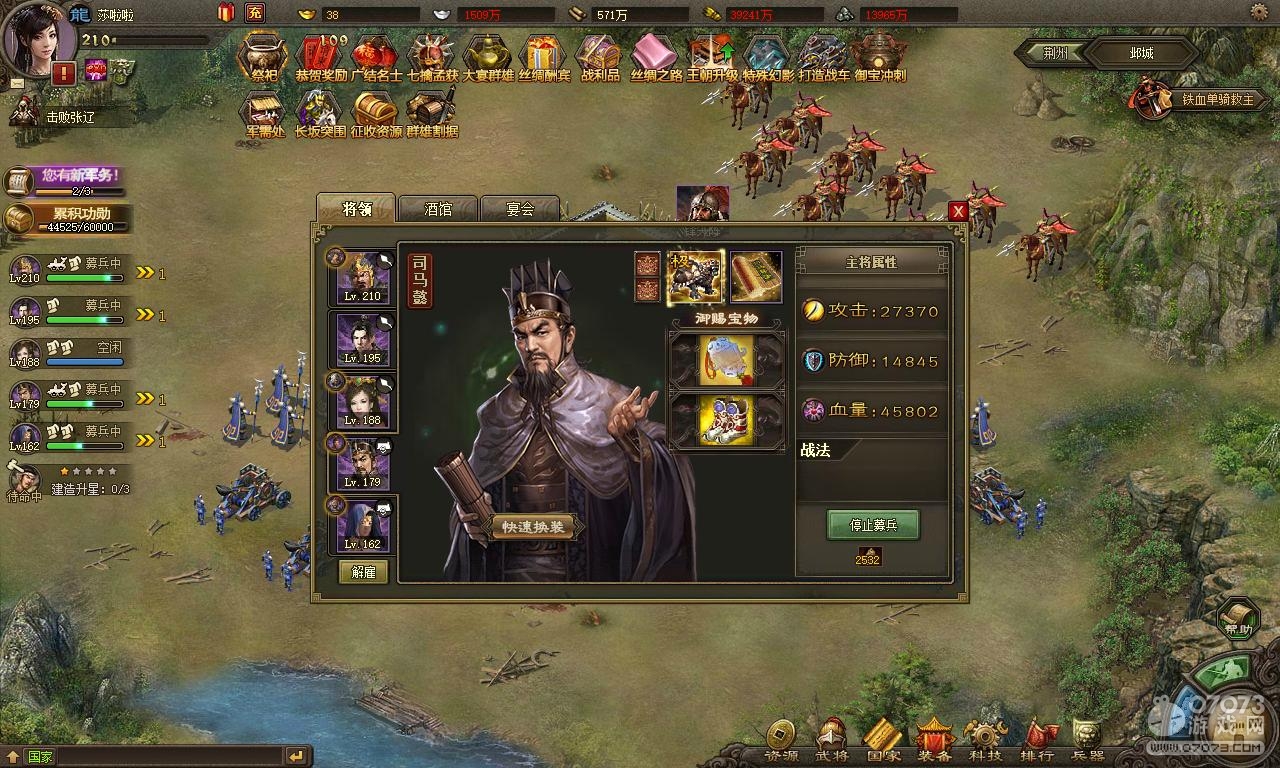Close the general panel with the X
The image size is (1280, 768).
coord(958,211)
